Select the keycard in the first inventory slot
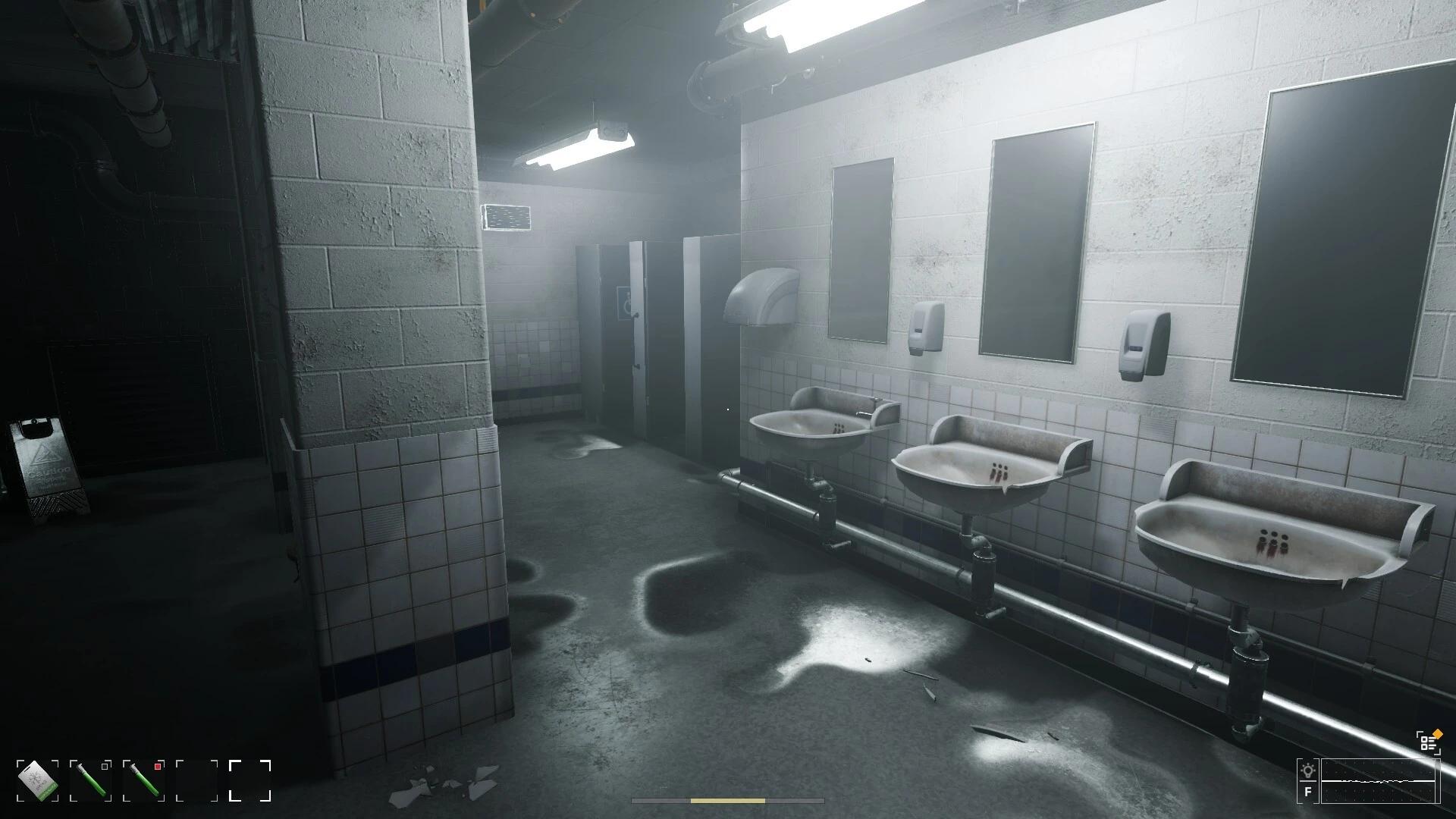This screenshot has height=819, width=1456. (36, 780)
